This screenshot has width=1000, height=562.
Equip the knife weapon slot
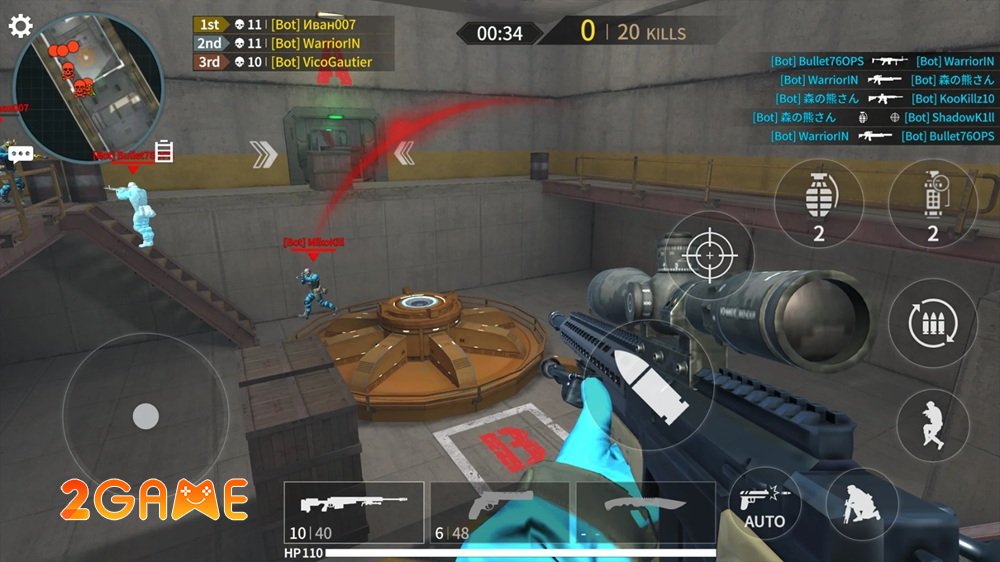pos(645,512)
